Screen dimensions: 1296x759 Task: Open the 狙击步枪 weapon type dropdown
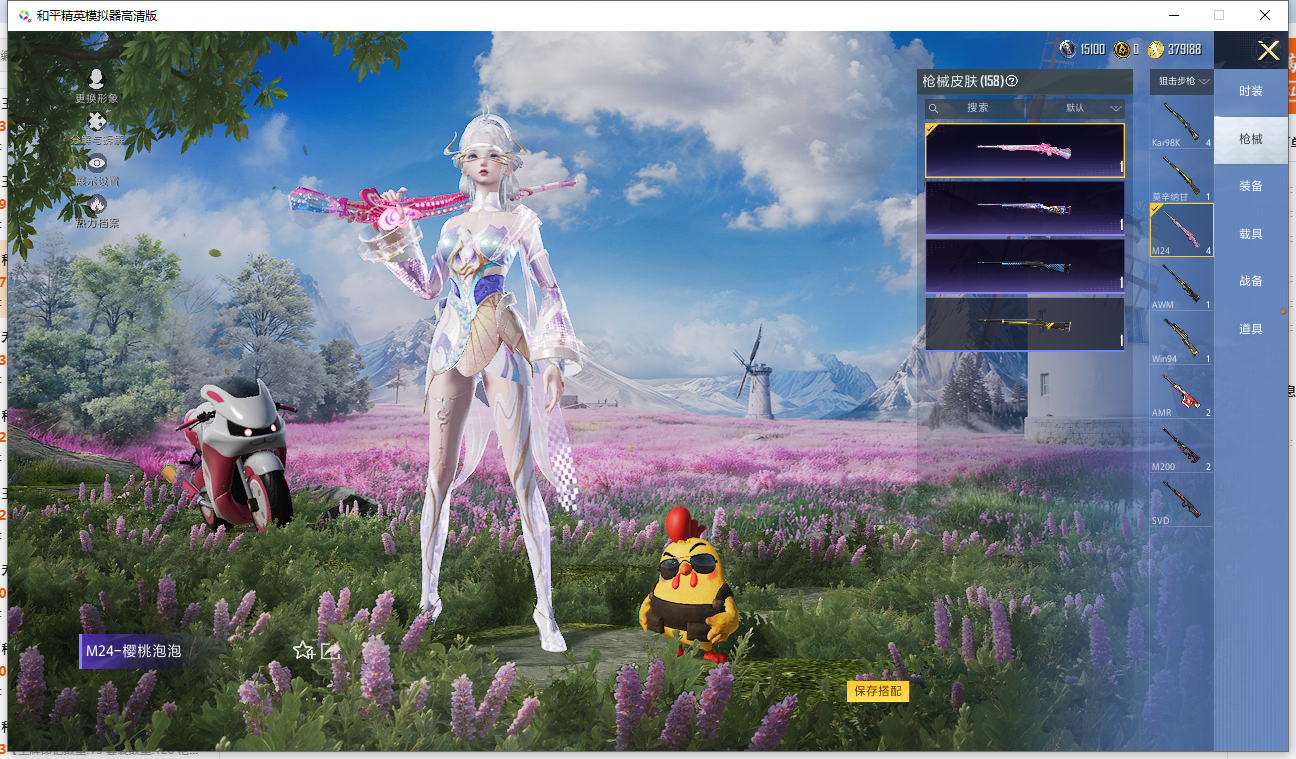(1182, 81)
